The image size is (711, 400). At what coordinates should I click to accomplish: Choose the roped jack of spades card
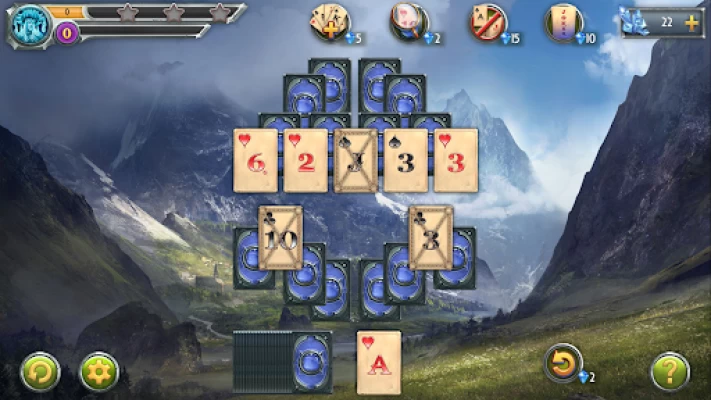point(355,160)
